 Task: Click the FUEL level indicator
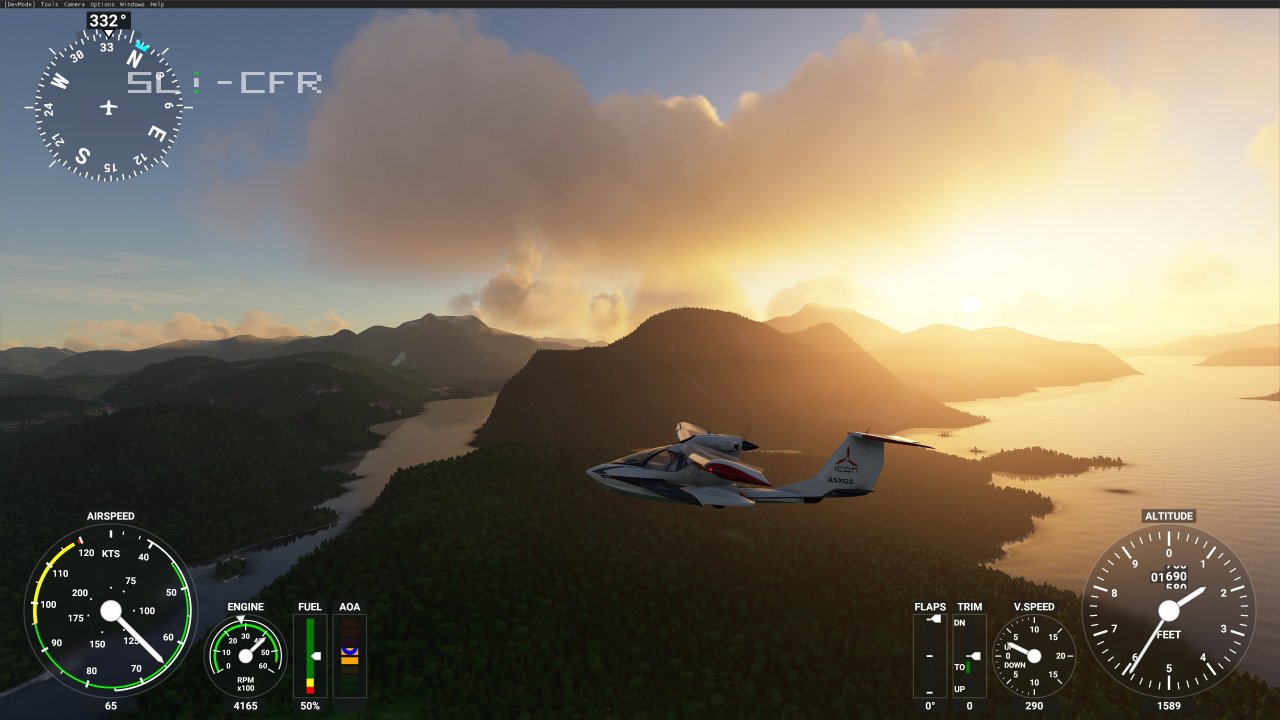[x=309, y=655]
